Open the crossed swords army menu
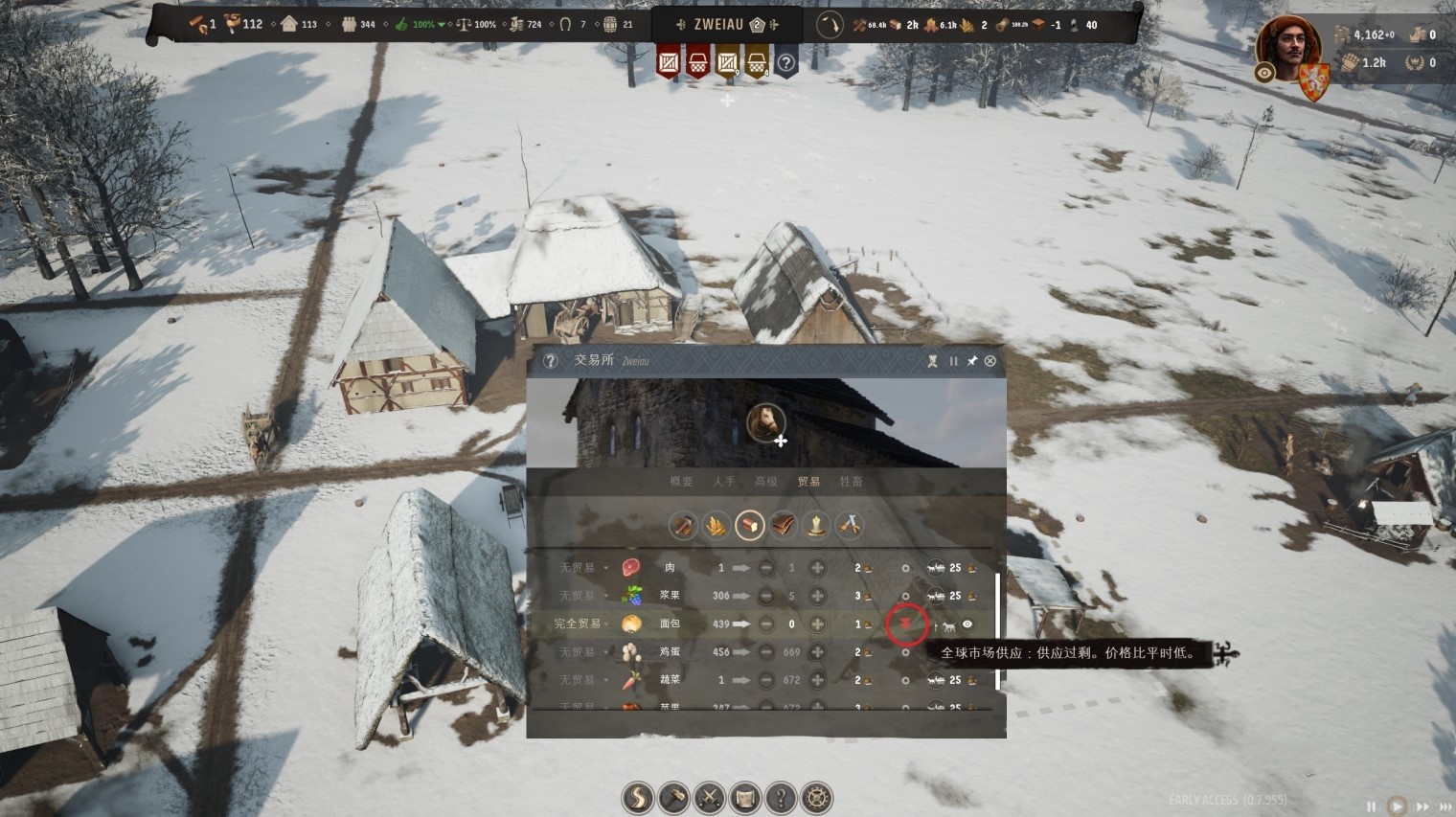 coord(710,797)
